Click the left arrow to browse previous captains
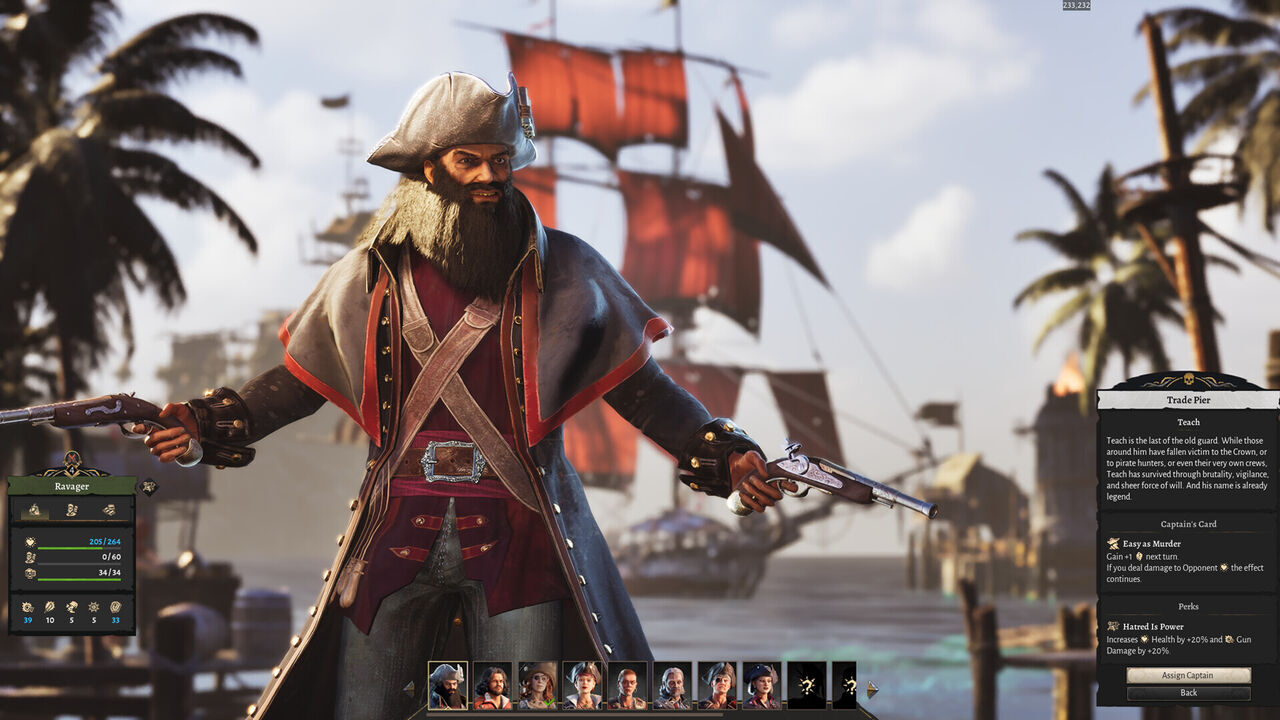 point(408,687)
